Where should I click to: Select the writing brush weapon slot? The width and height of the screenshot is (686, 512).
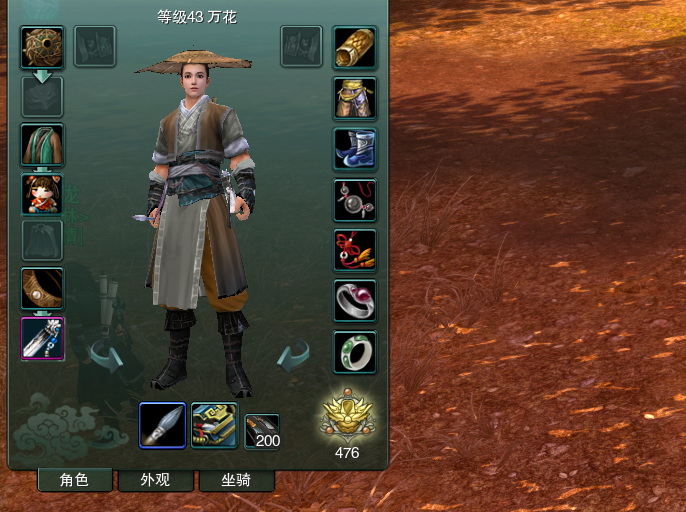(x=162, y=425)
